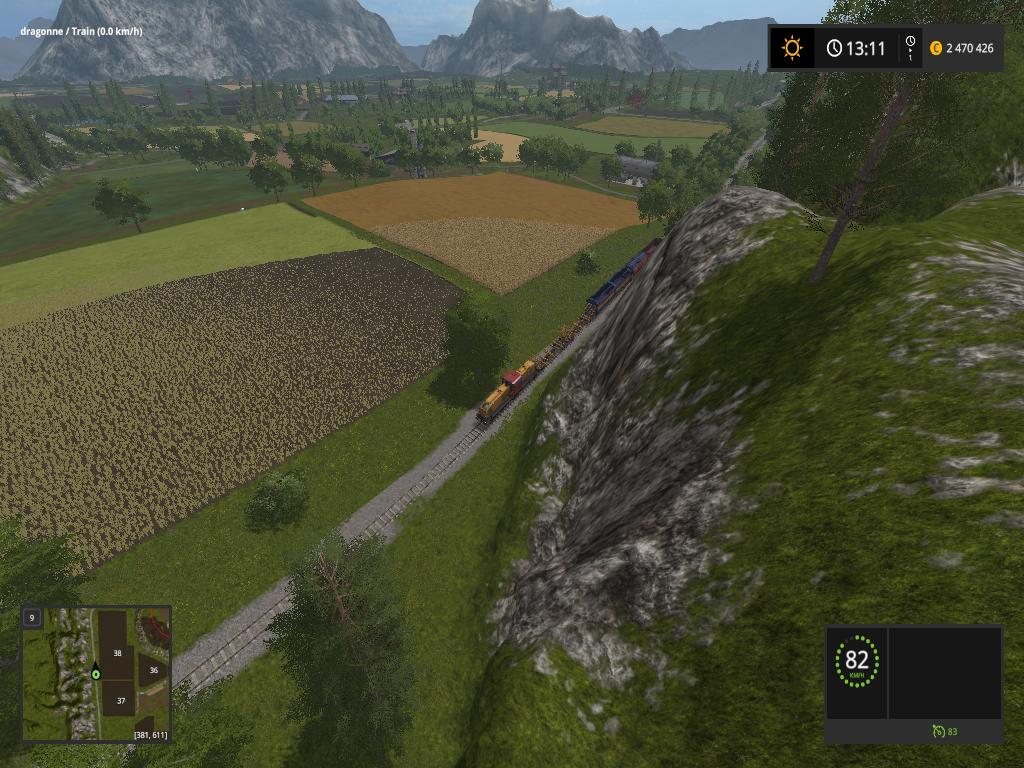Toggle the cruise control icon

(x=938, y=732)
